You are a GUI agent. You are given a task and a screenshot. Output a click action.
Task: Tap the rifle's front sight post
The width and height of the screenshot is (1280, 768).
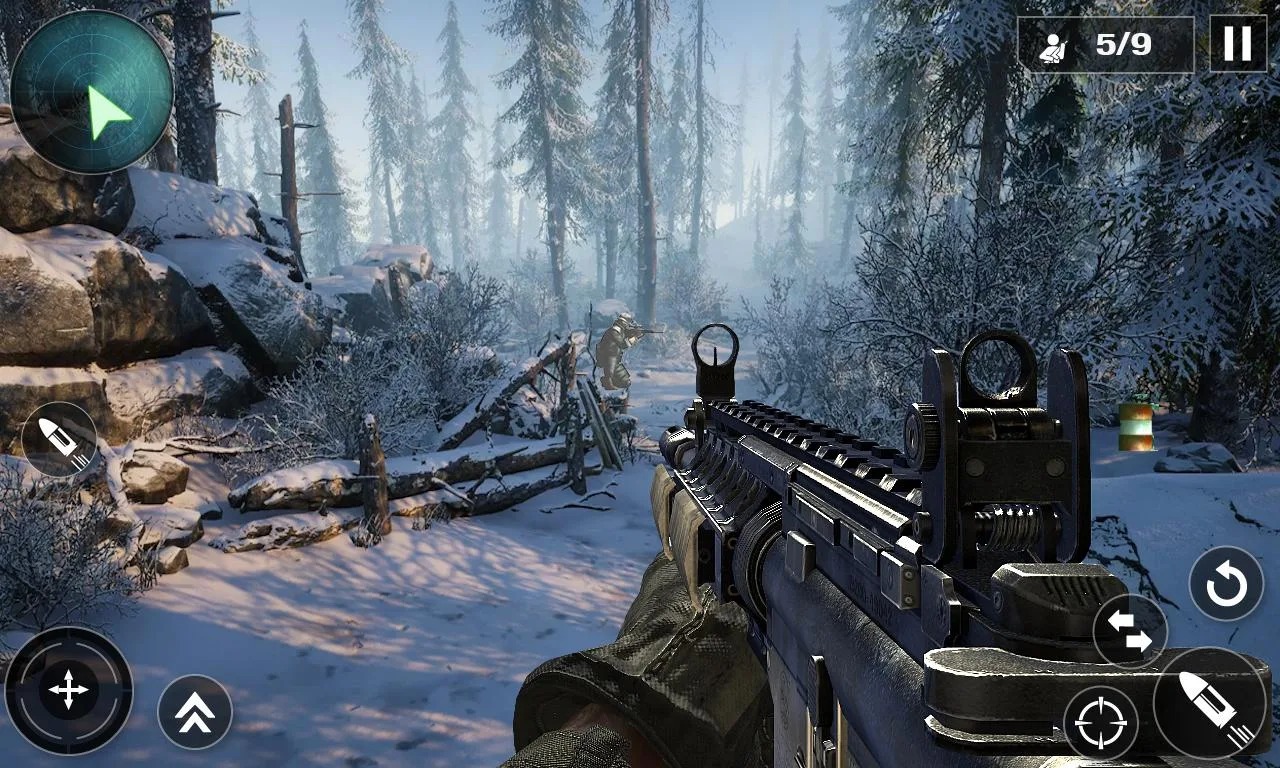[x=714, y=355]
